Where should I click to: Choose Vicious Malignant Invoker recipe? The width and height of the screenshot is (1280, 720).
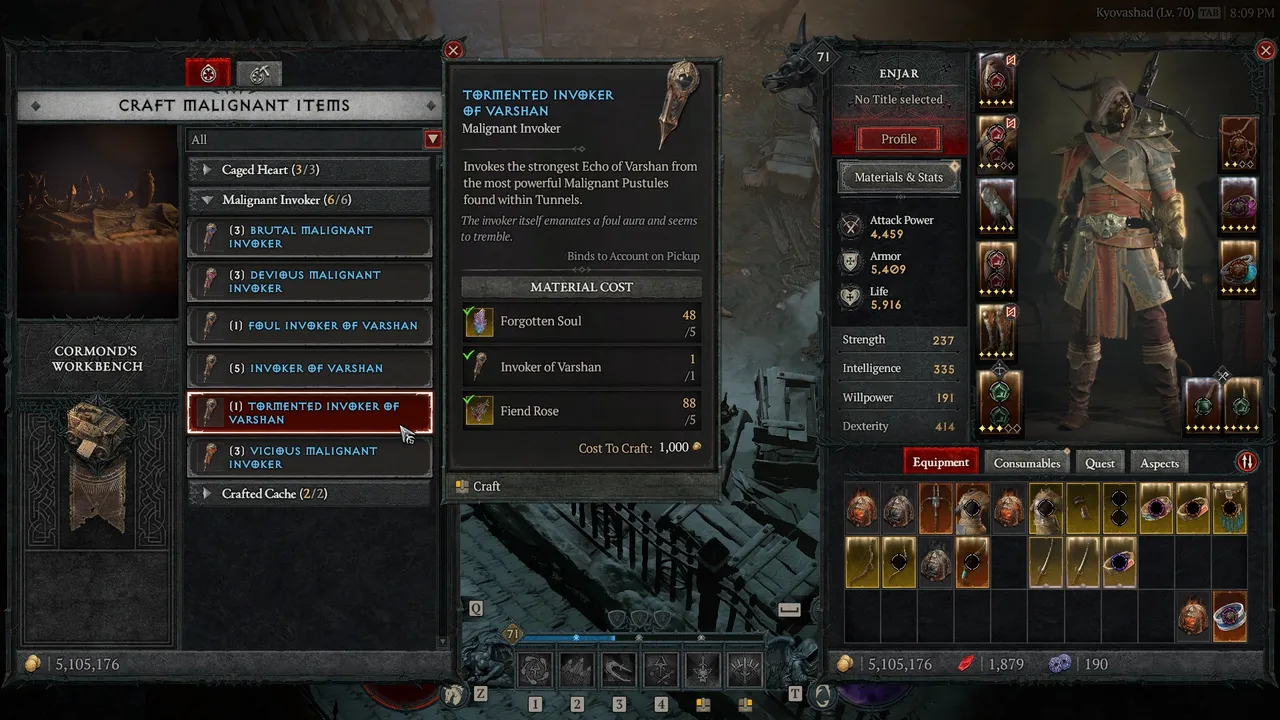(310, 458)
